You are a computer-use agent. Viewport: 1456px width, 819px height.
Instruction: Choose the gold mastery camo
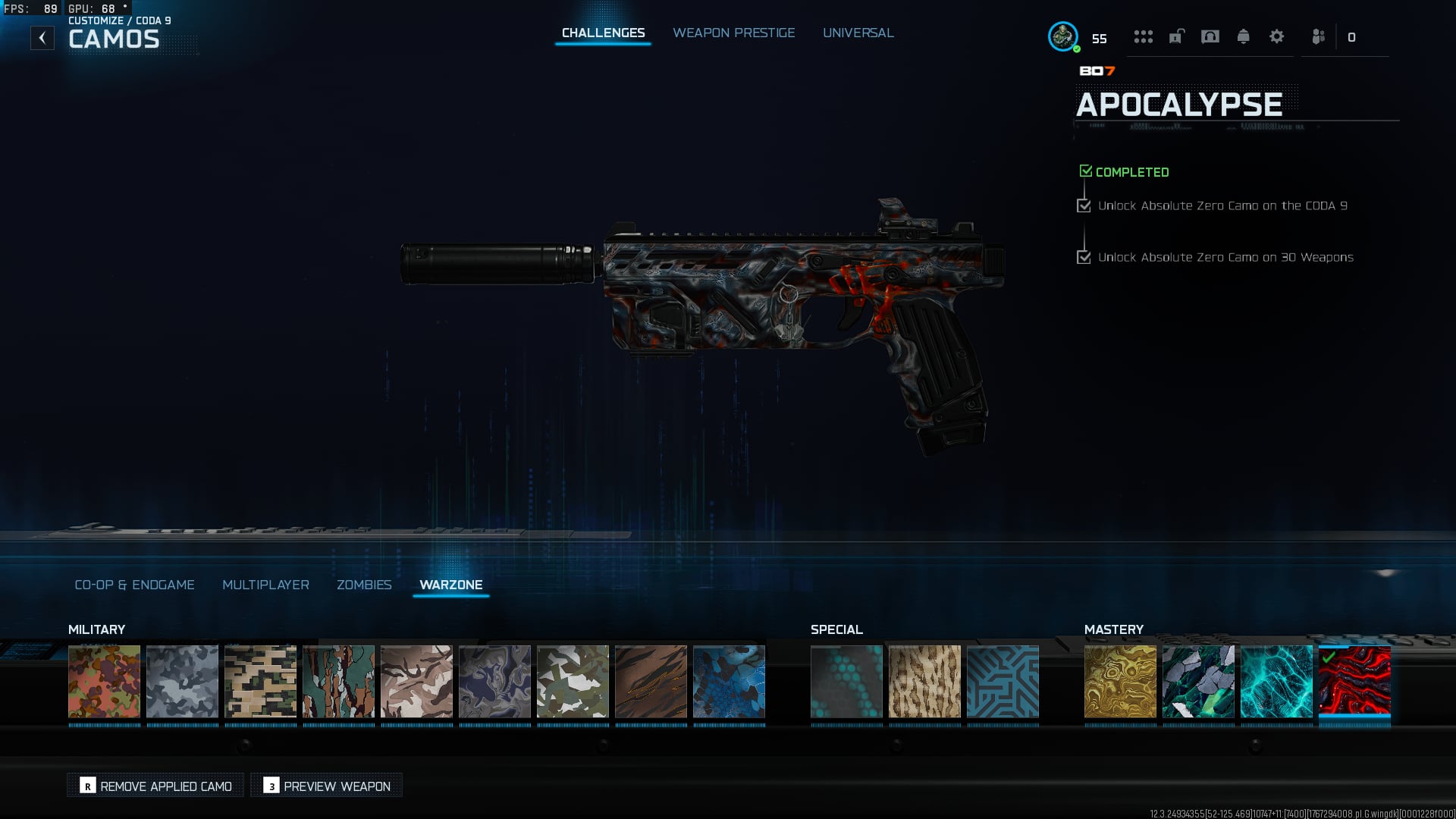tap(1120, 681)
